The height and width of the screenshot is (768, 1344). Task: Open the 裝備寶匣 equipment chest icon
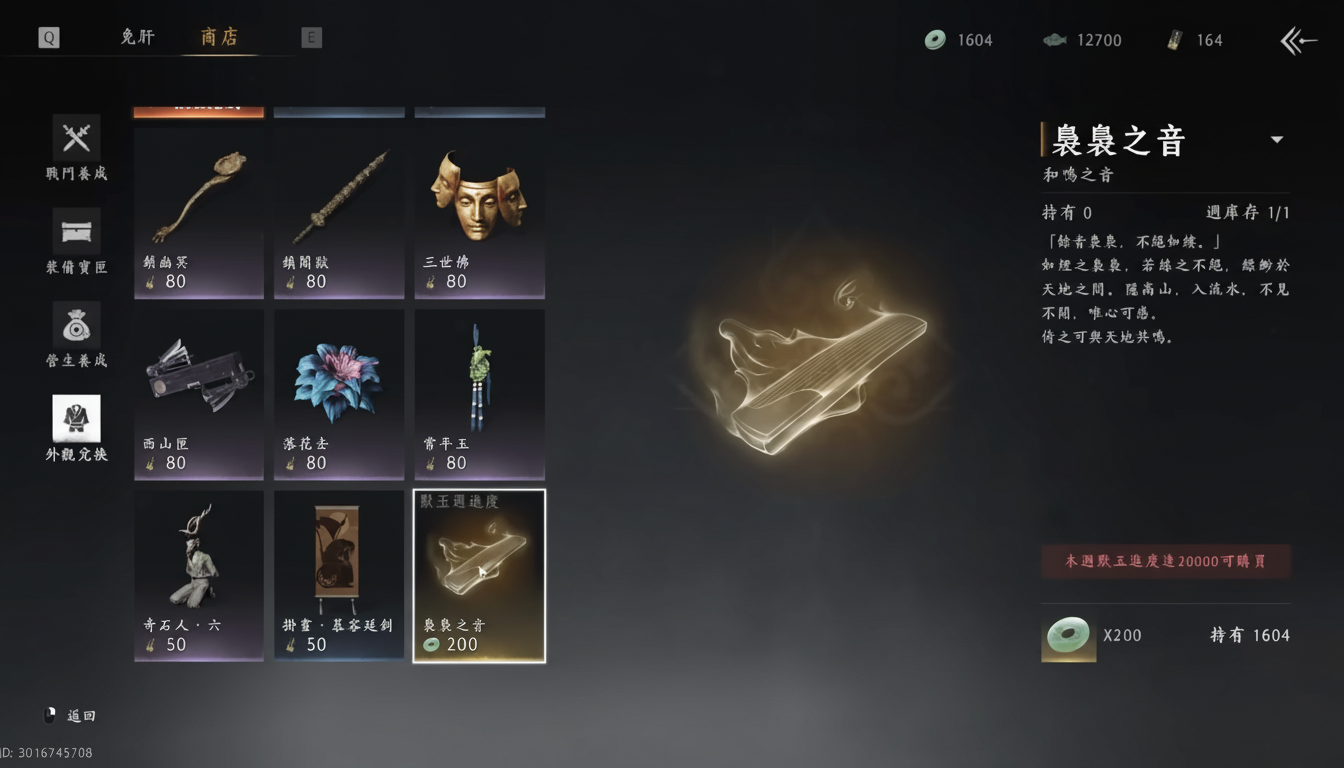(x=76, y=228)
